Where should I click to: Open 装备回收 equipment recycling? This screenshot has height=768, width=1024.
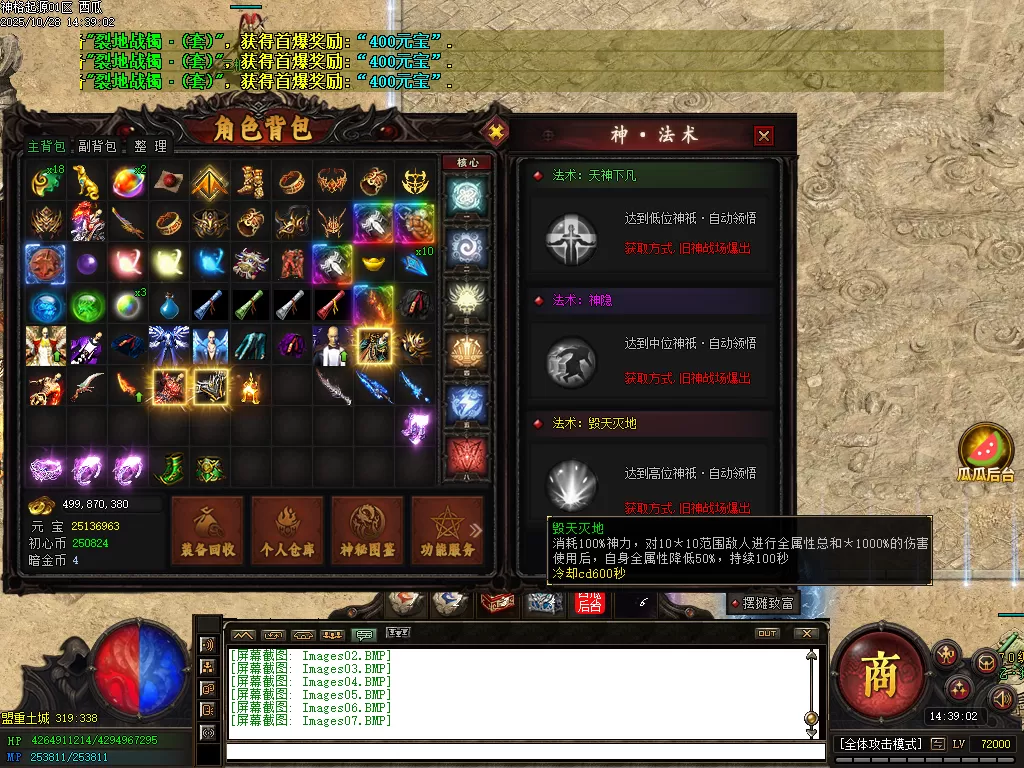coord(208,529)
